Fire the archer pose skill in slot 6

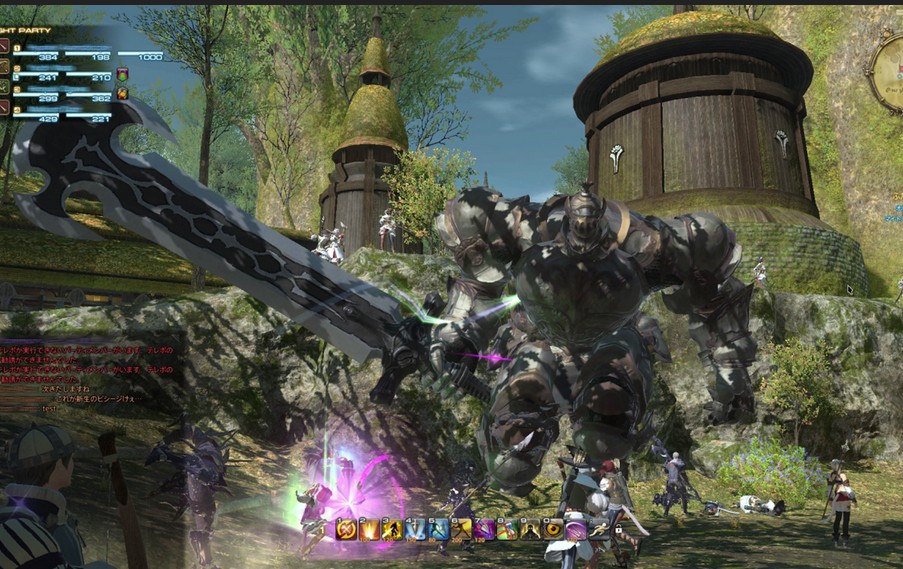[x=461, y=529]
